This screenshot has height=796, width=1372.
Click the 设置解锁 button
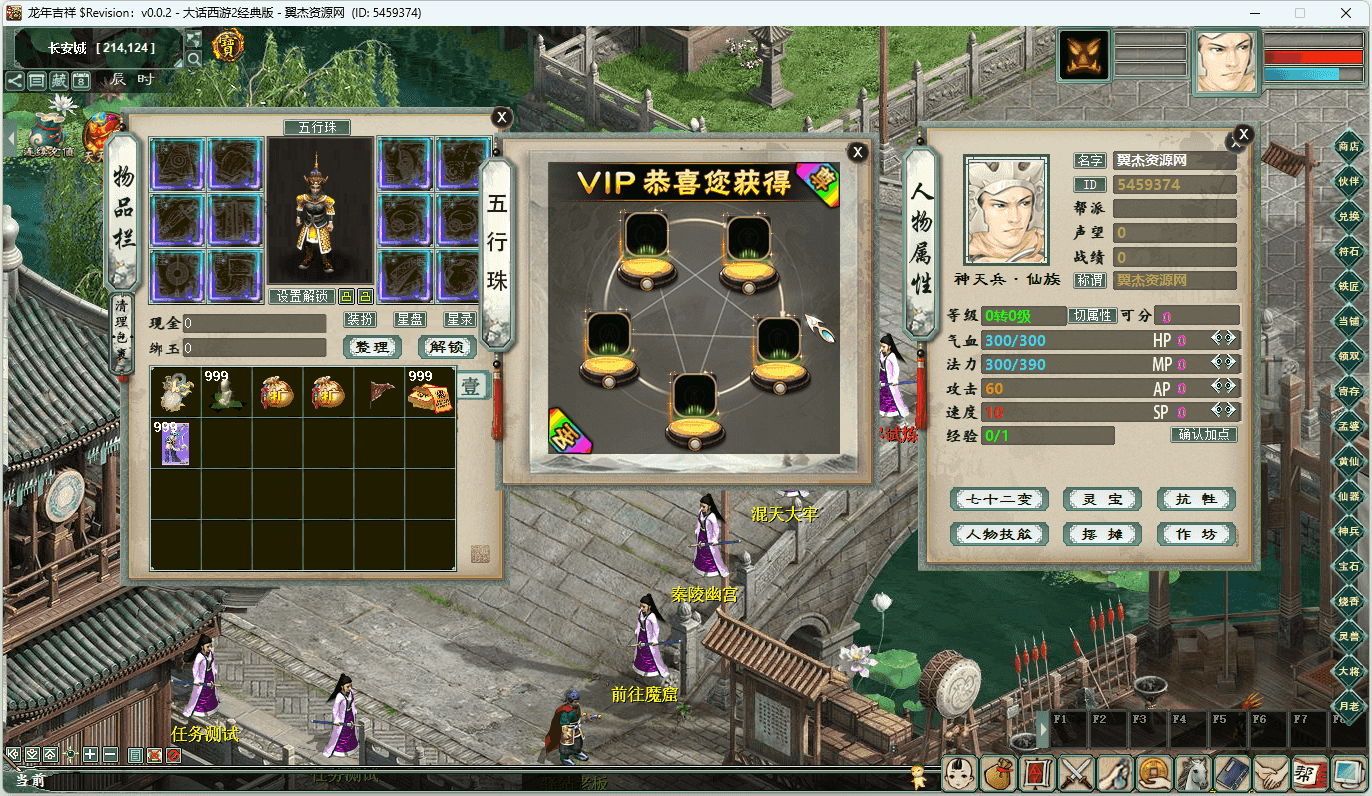302,296
